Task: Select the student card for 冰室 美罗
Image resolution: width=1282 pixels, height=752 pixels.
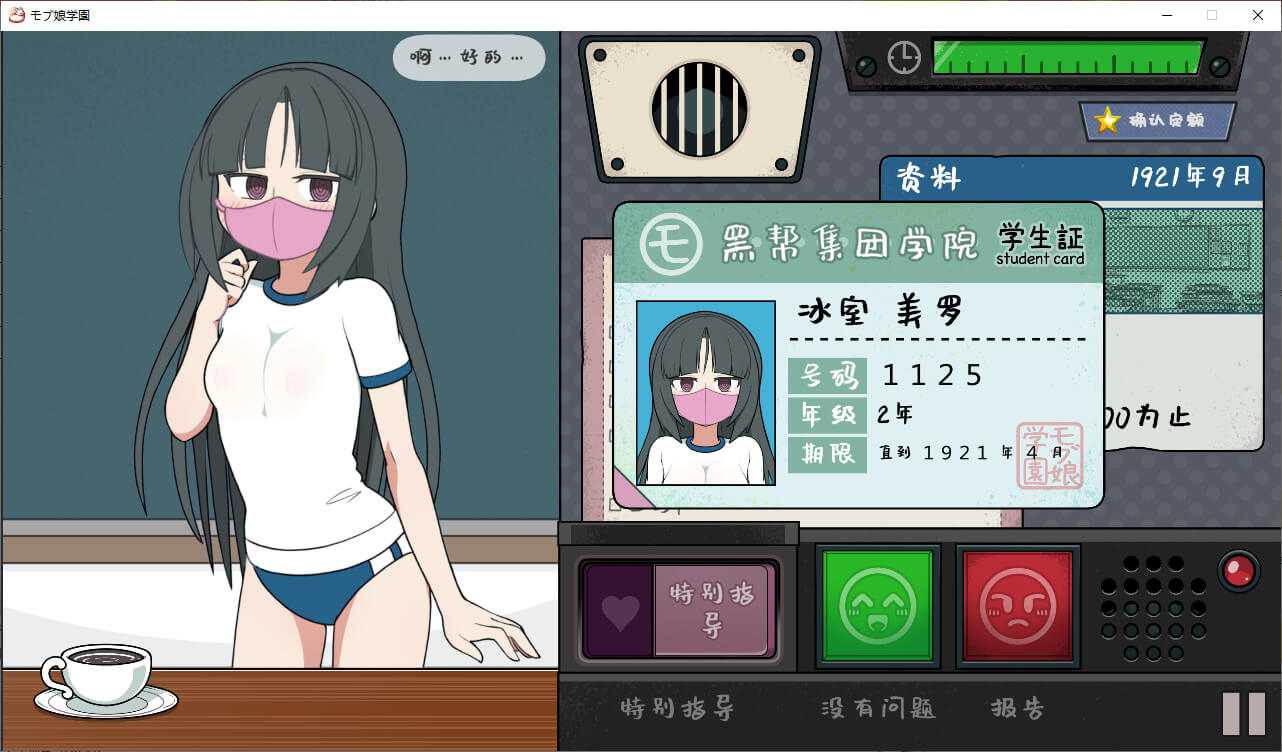Action: (857, 355)
